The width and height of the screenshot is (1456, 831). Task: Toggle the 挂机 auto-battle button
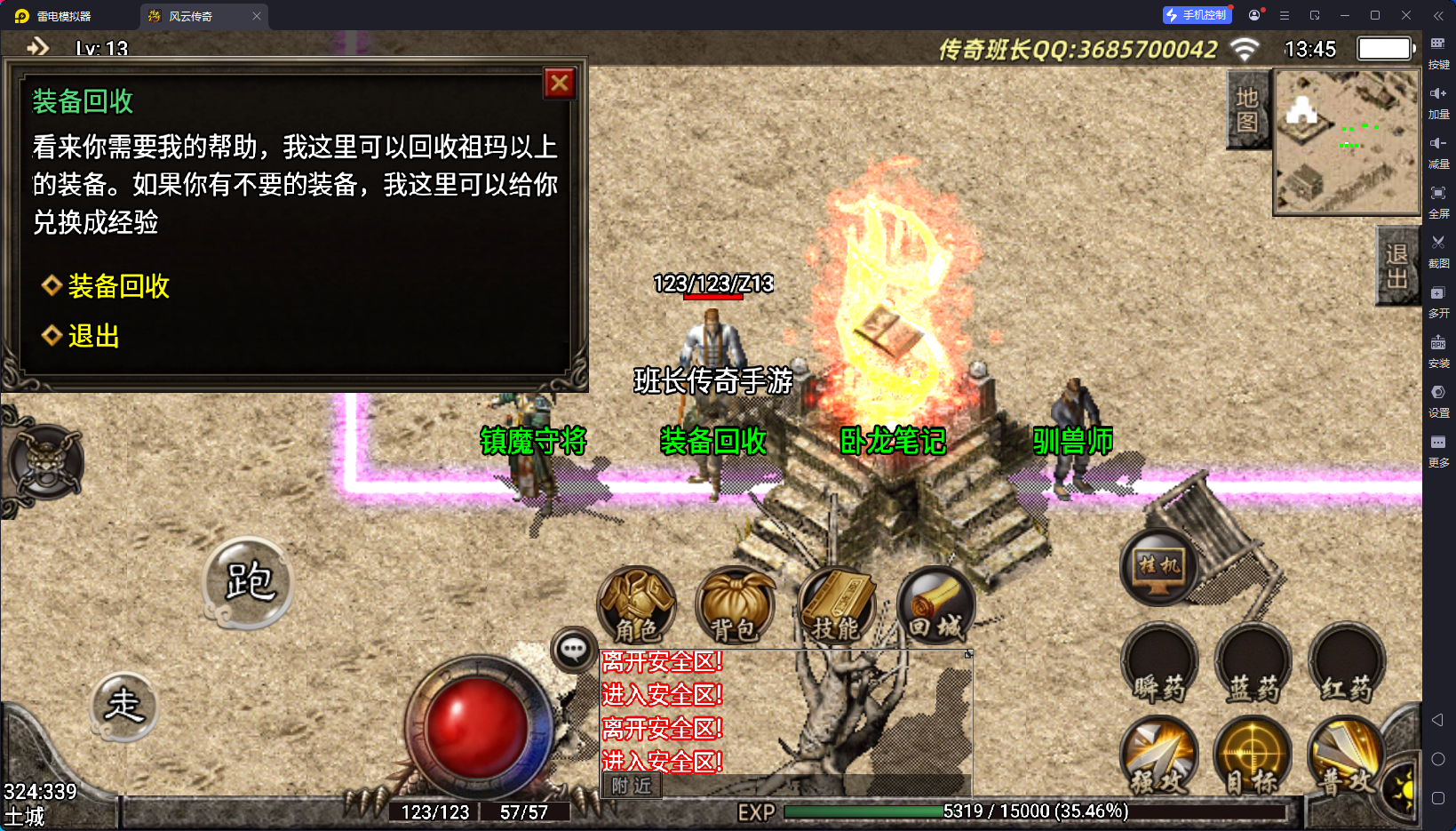(x=1159, y=566)
